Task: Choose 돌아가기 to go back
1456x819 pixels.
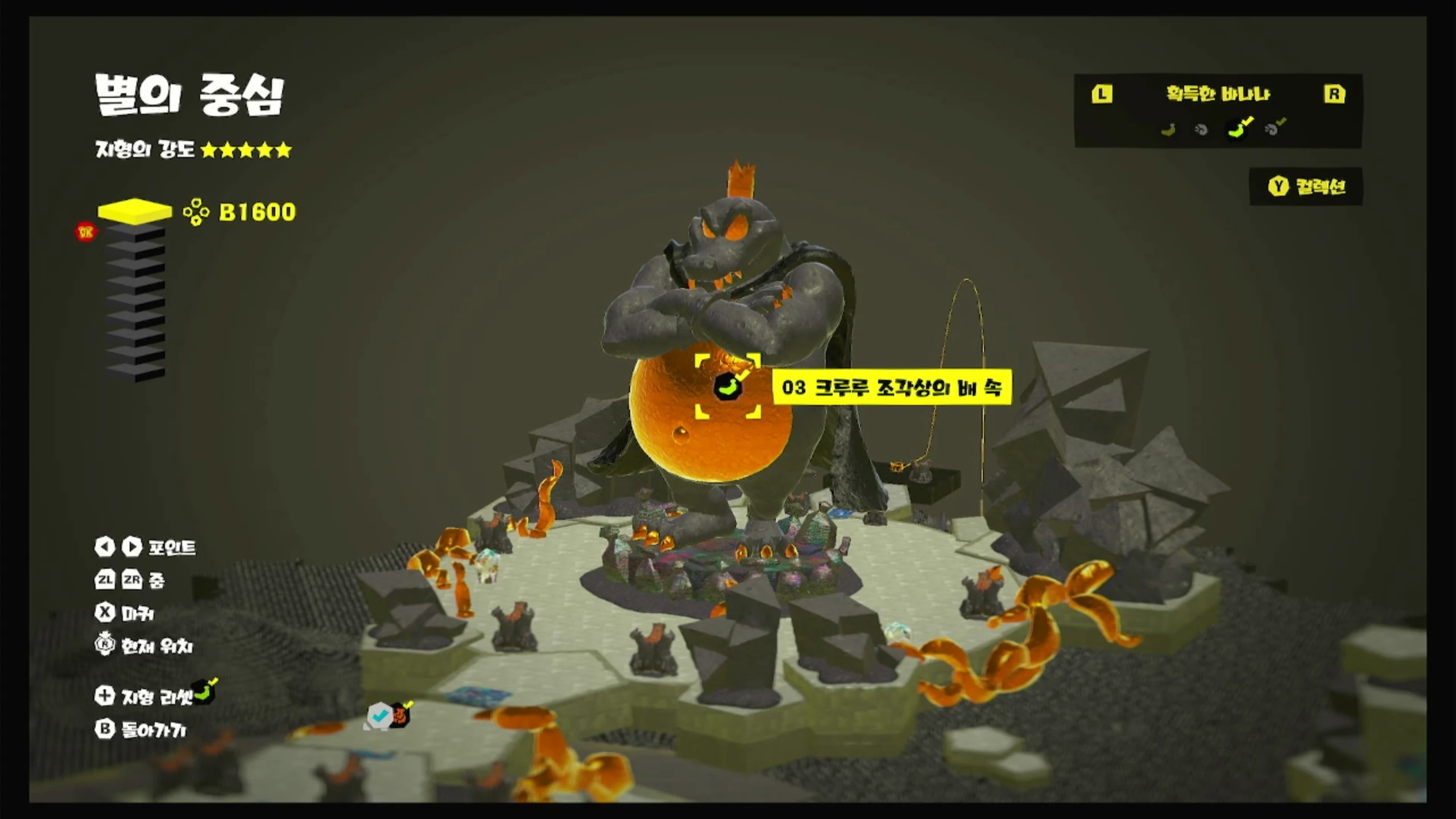Action: [x=140, y=730]
